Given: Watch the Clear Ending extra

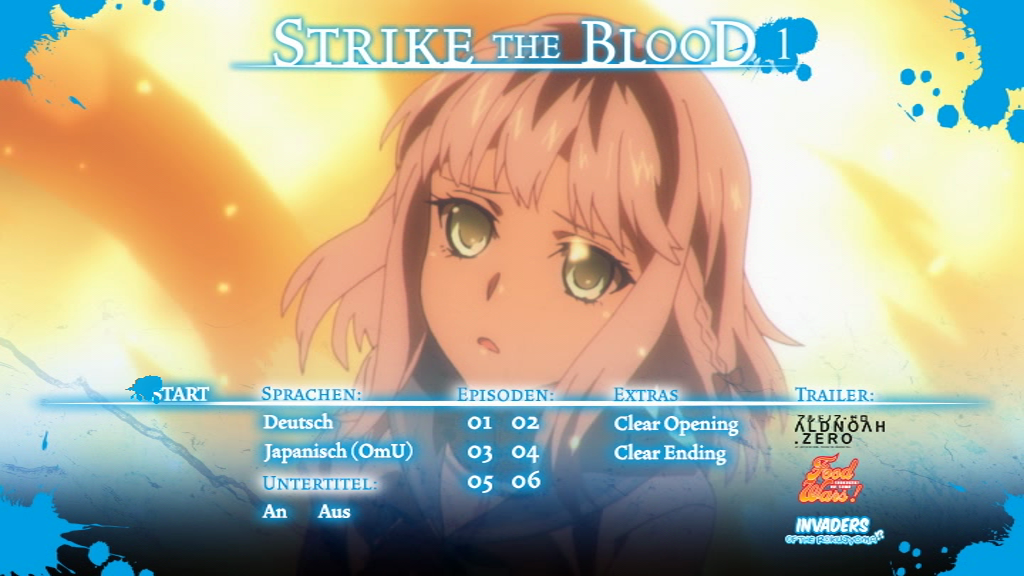Looking at the screenshot, I should 670,453.
